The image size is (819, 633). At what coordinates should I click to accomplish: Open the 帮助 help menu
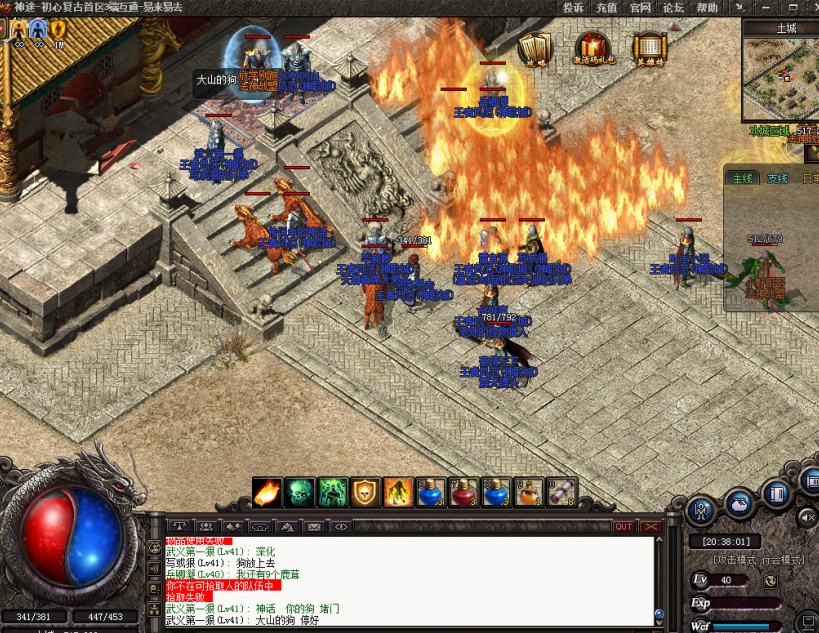[x=706, y=7]
